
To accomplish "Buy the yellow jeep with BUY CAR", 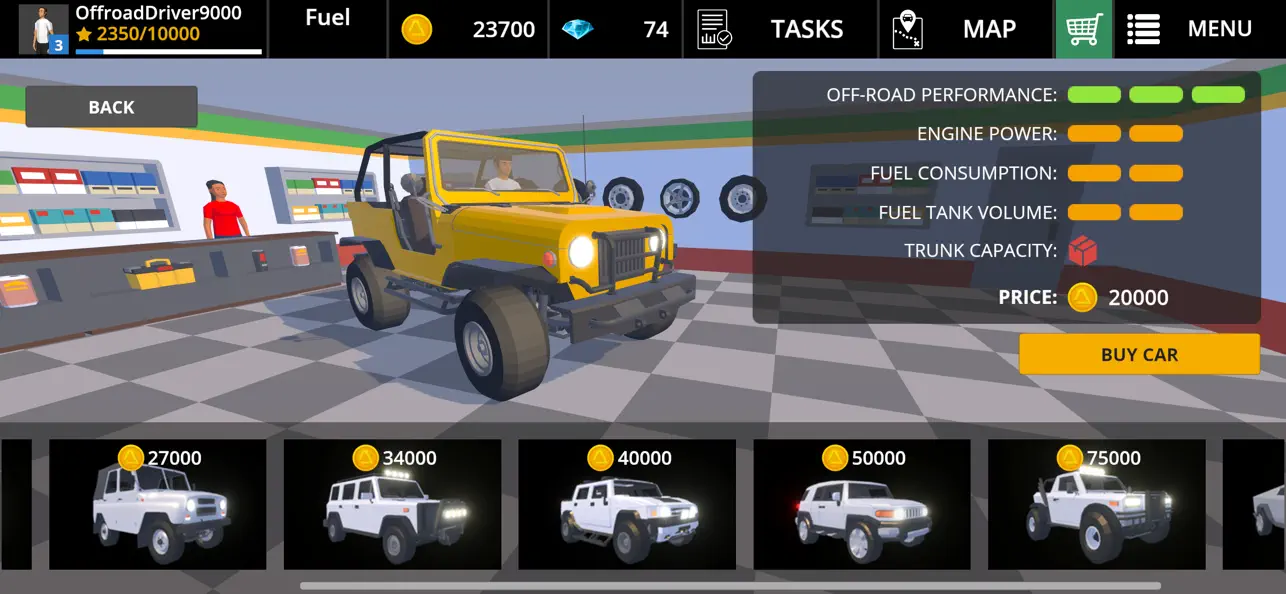I will coord(1138,354).
